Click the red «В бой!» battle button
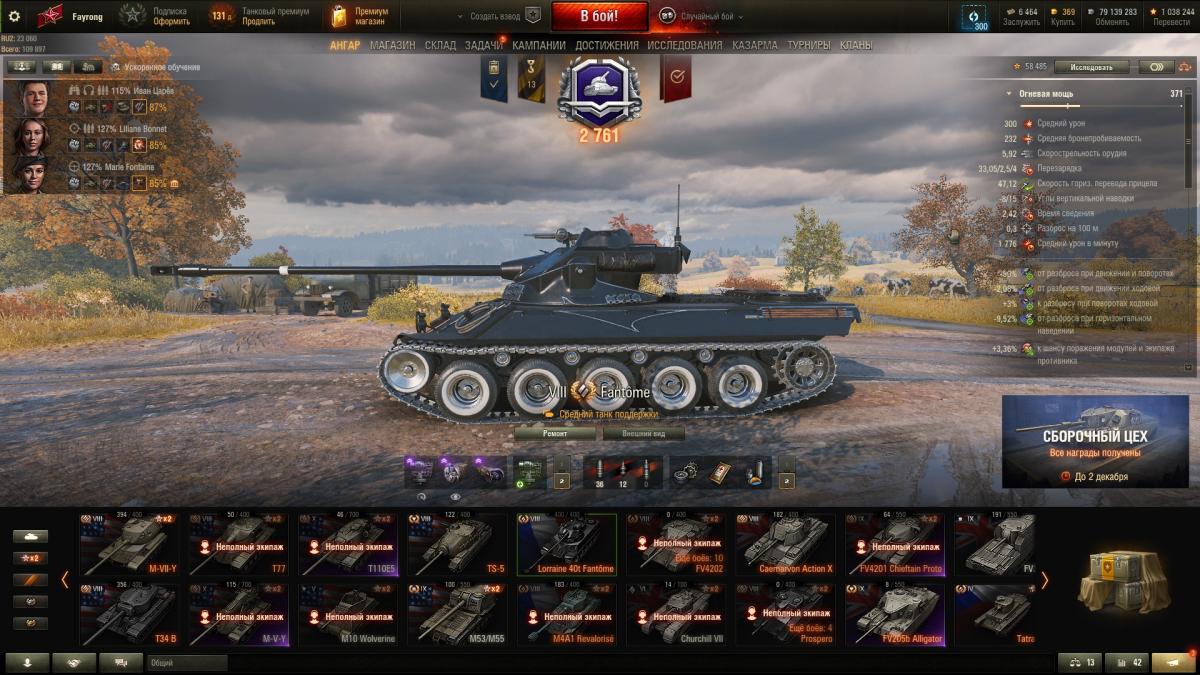The image size is (1200, 675). pos(599,16)
